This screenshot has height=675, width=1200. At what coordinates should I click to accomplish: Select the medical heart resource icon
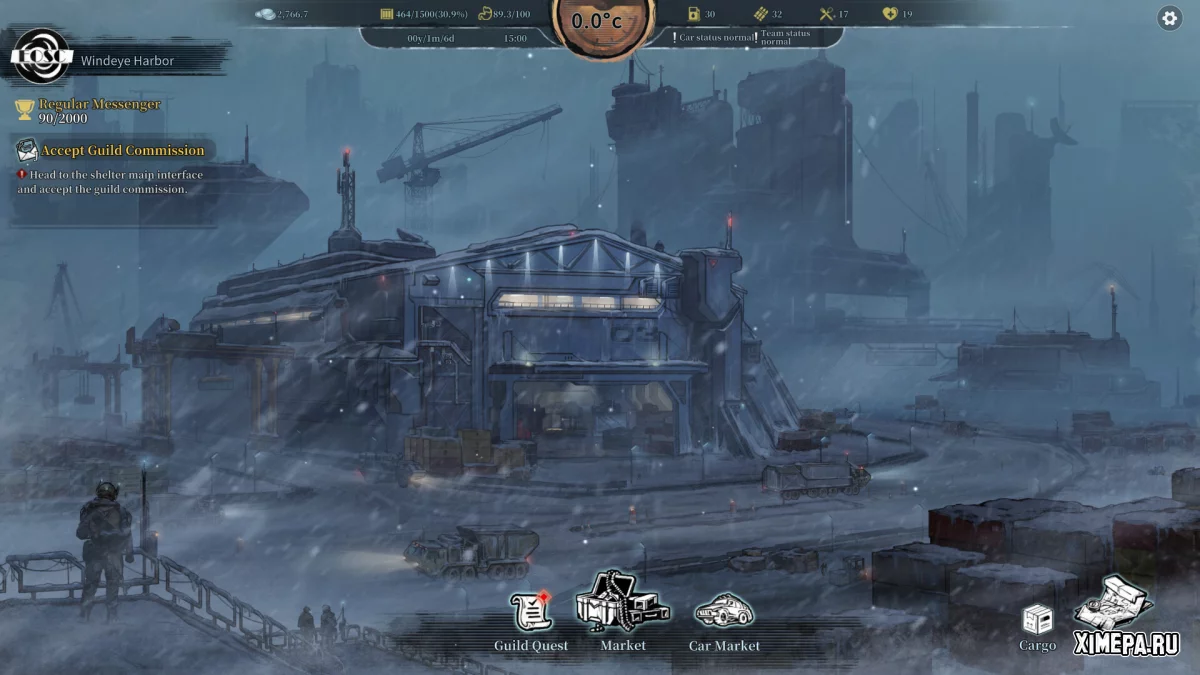890,14
